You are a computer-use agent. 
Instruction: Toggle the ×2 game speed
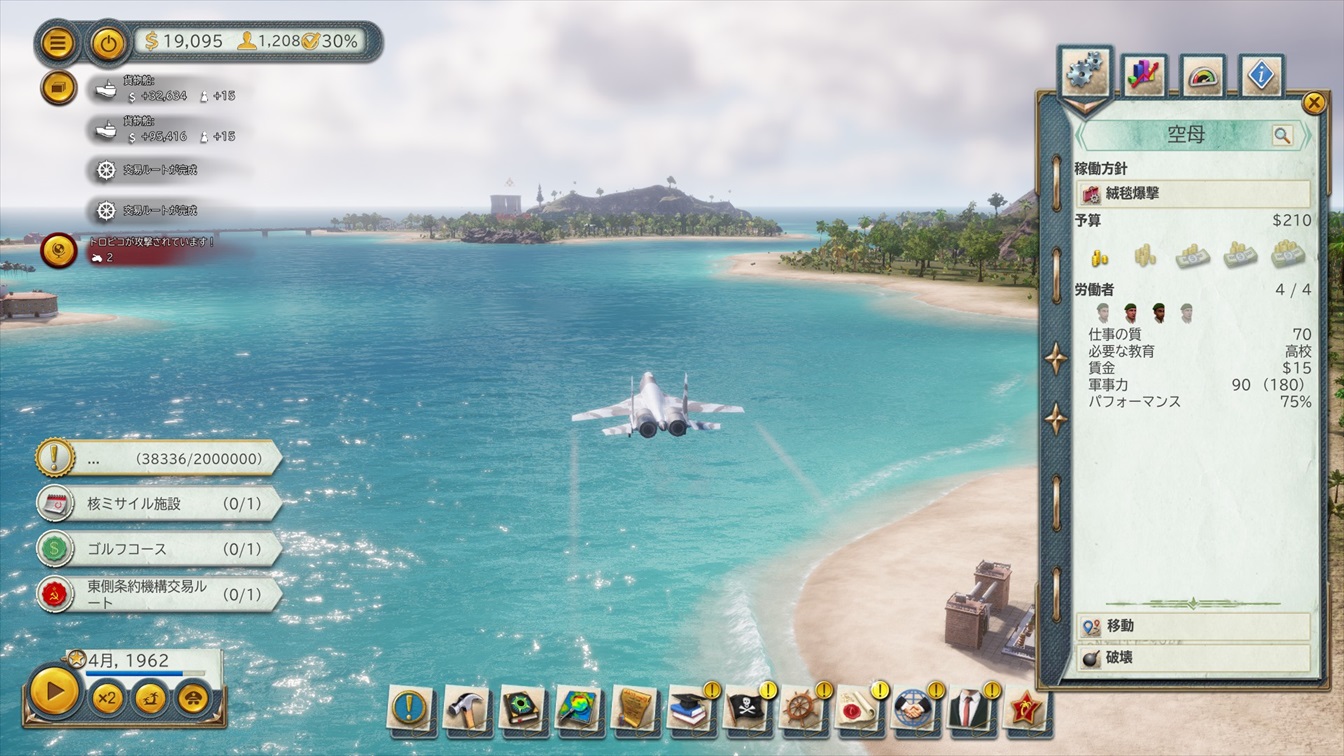(x=107, y=697)
